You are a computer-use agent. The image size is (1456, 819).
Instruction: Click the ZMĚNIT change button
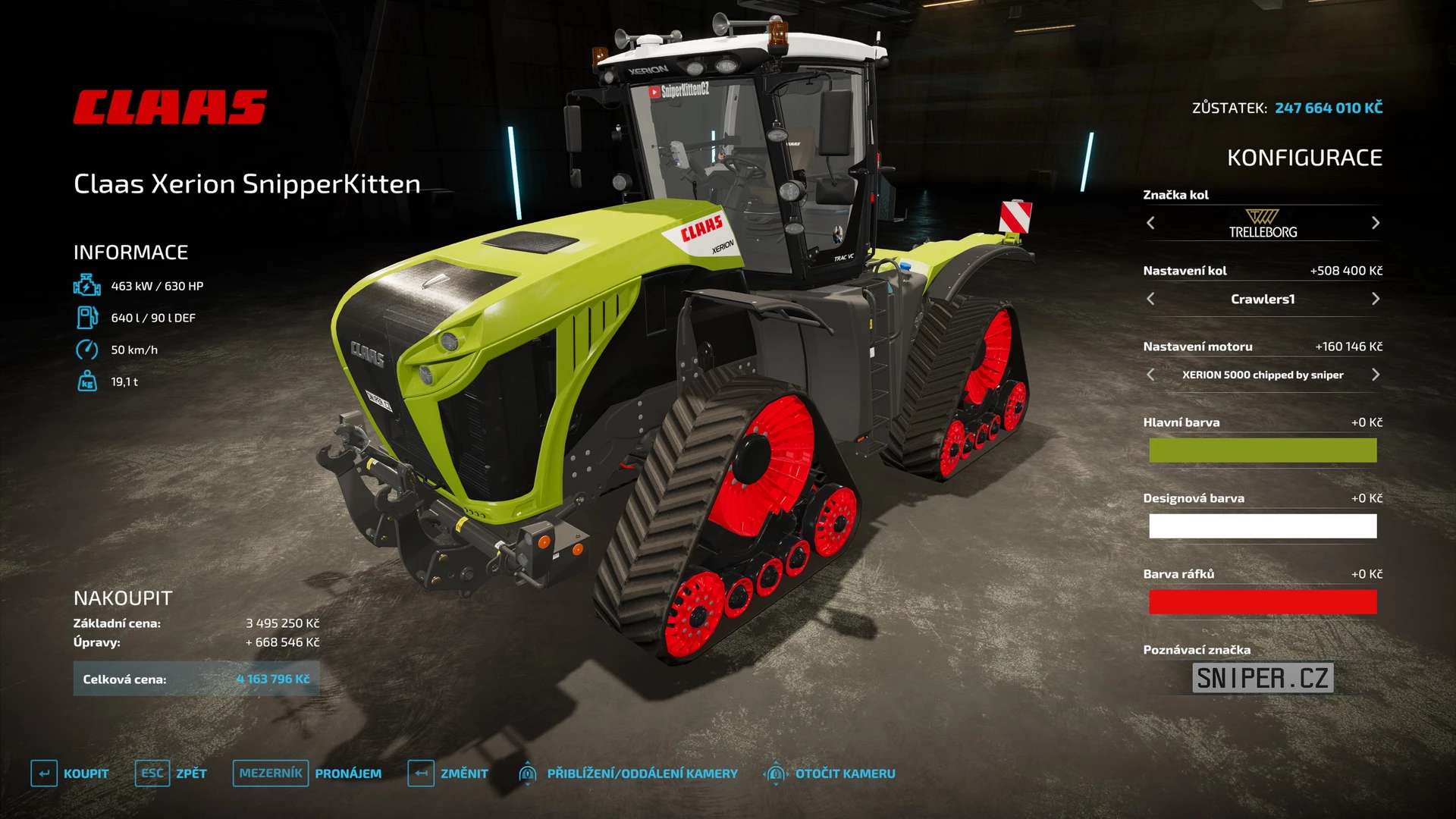(x=448, y=773)
